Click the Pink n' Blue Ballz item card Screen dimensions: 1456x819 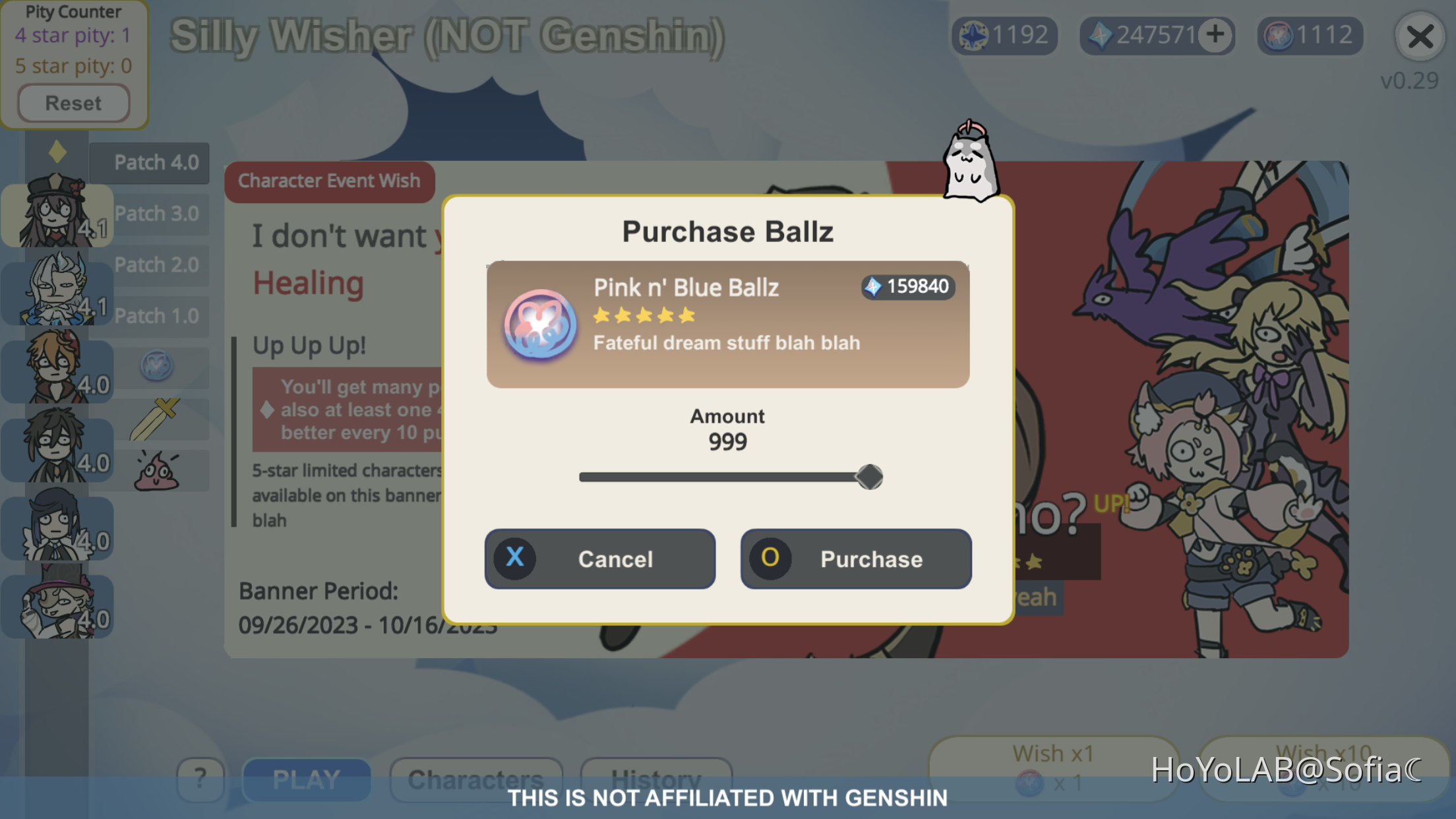point(727,323)
